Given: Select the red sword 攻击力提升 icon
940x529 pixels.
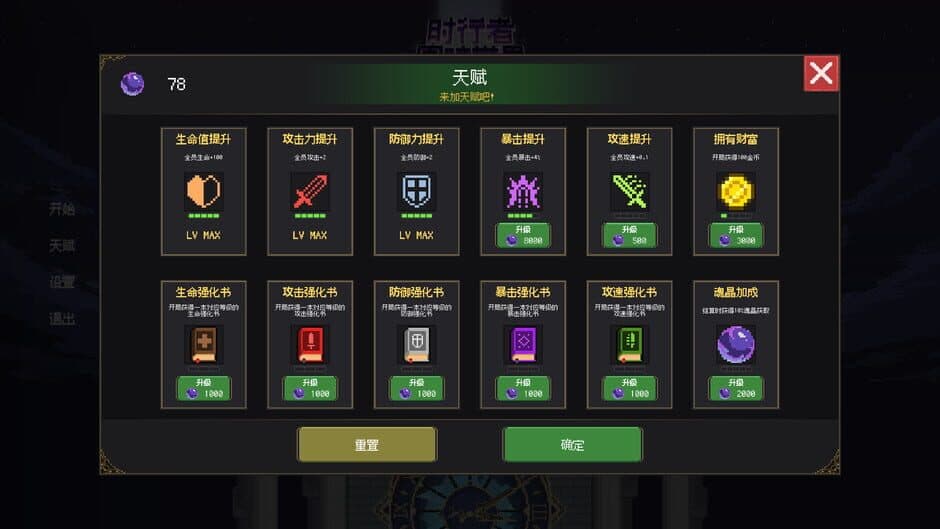Looking at the screenshot, I should point(310,190).
